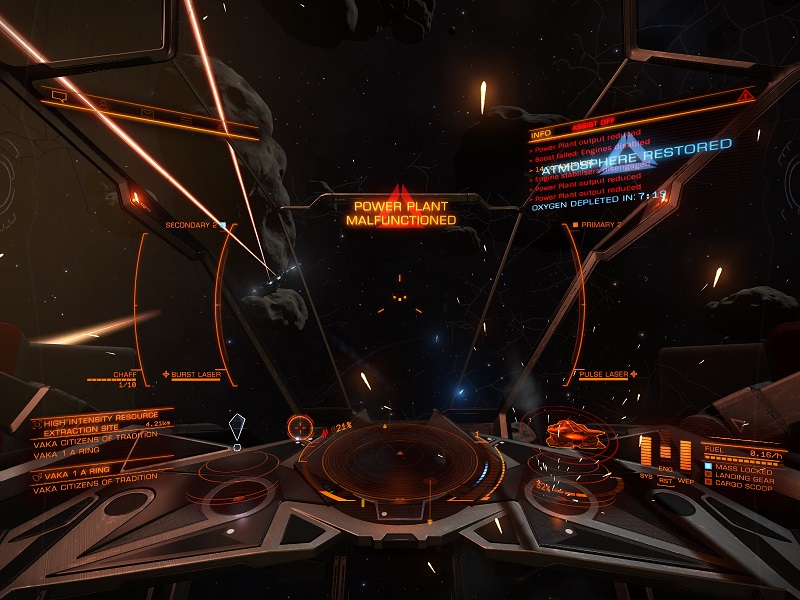This screenshot has height=600, width=800.
Task: Open the INFO panel header
Action: point(541,133)
